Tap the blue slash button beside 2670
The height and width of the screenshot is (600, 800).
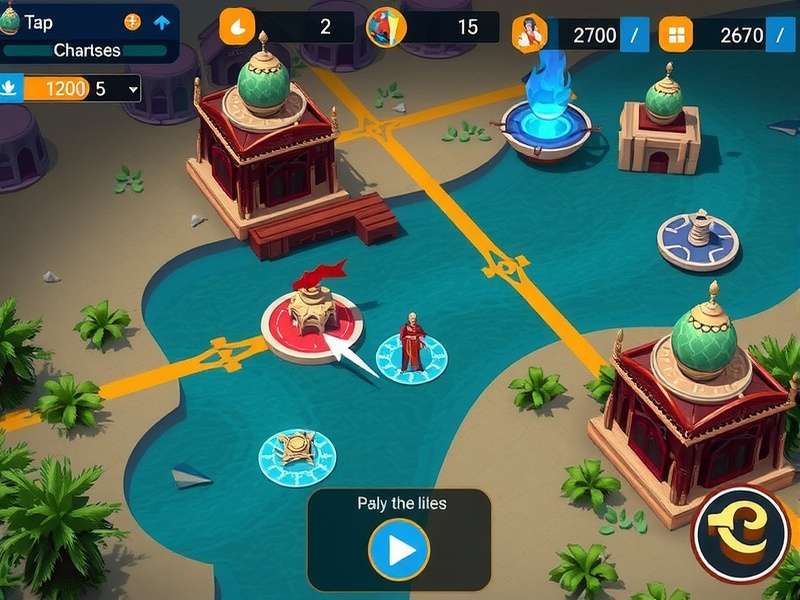click(781, 36)
